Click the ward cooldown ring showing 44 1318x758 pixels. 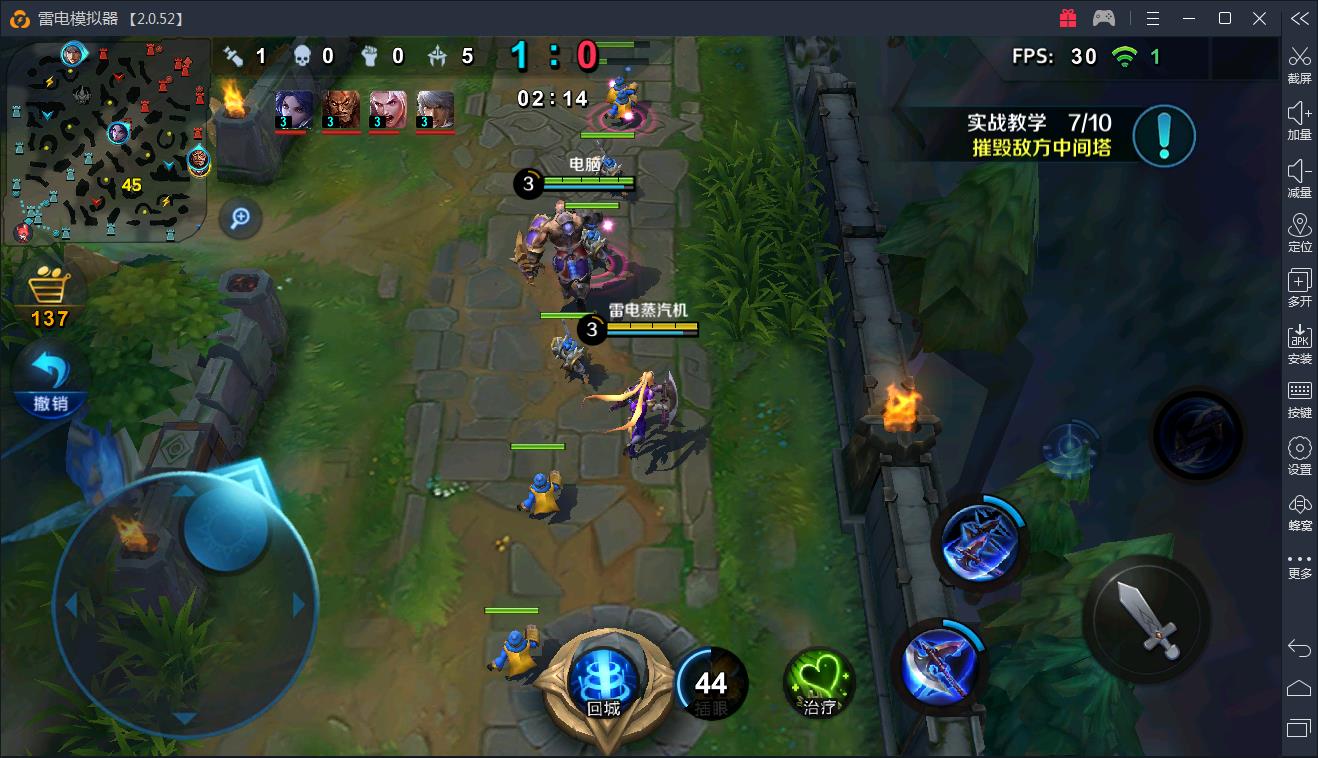point(712,681)
